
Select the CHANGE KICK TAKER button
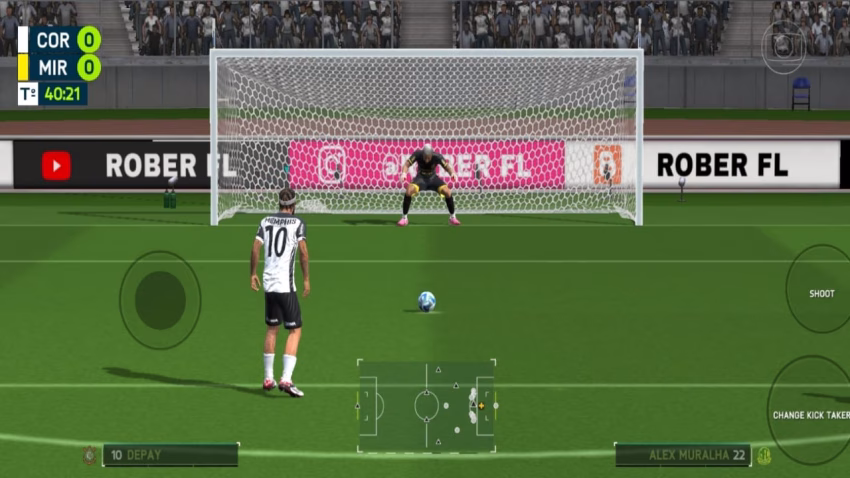coord(811,414)
